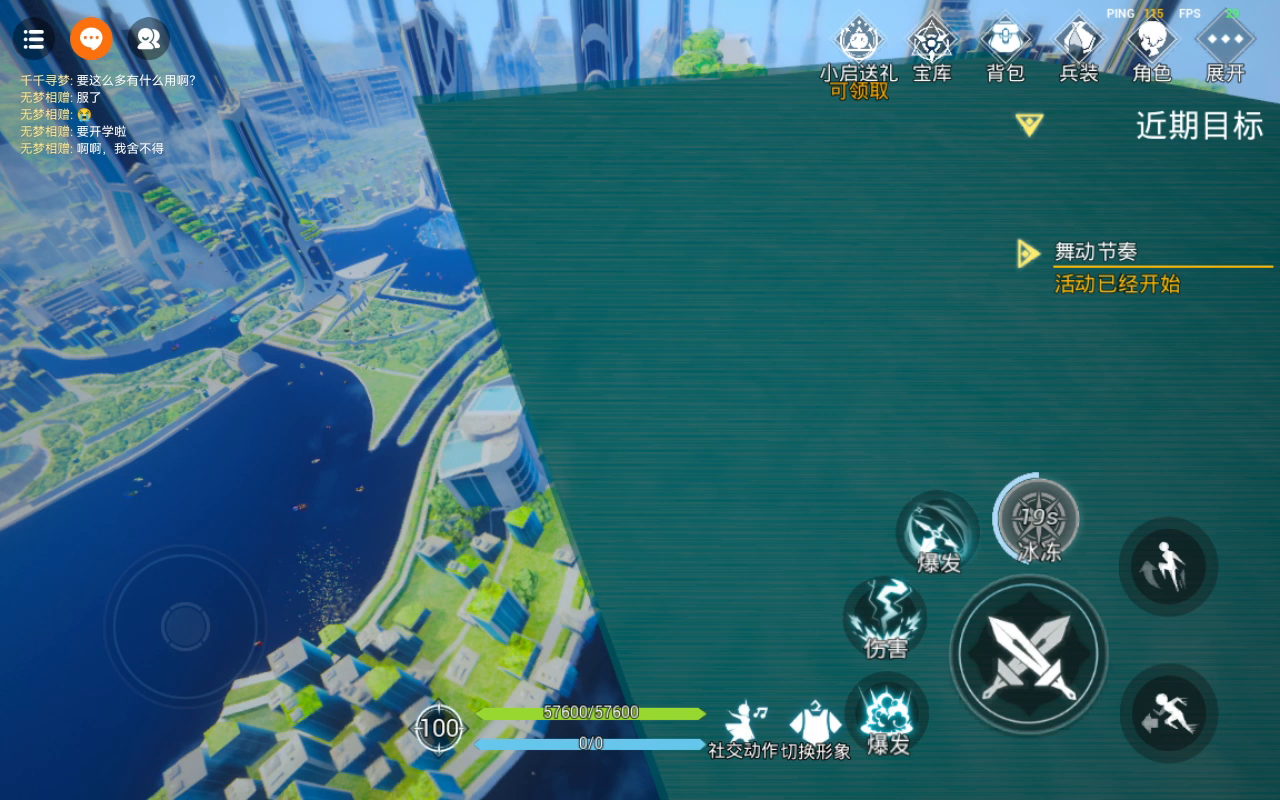Tap the crossed swords attack button

click(x=1028, y=654)
